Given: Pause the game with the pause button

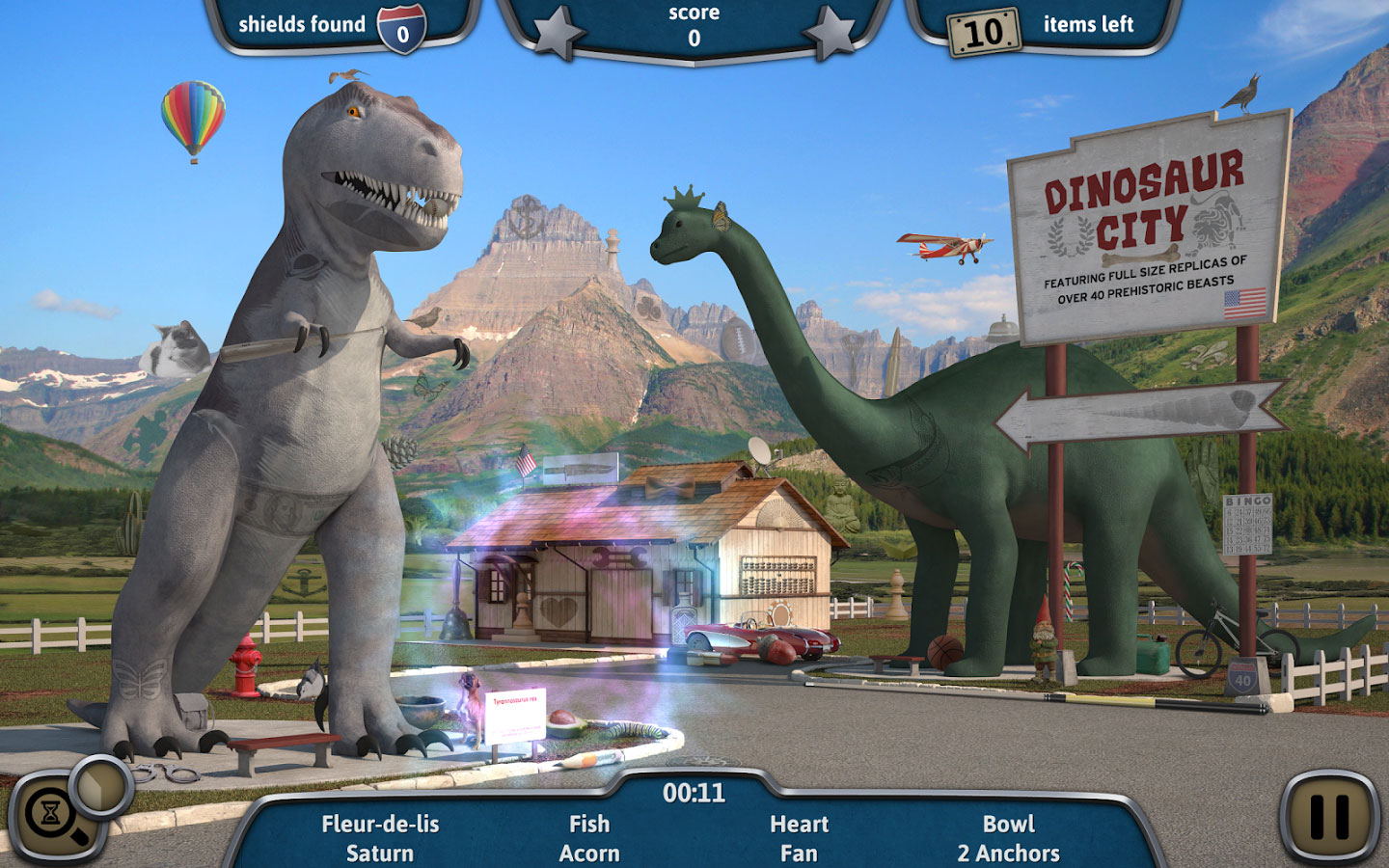Looking at the screenshot, I should (x=1329, y=816).
